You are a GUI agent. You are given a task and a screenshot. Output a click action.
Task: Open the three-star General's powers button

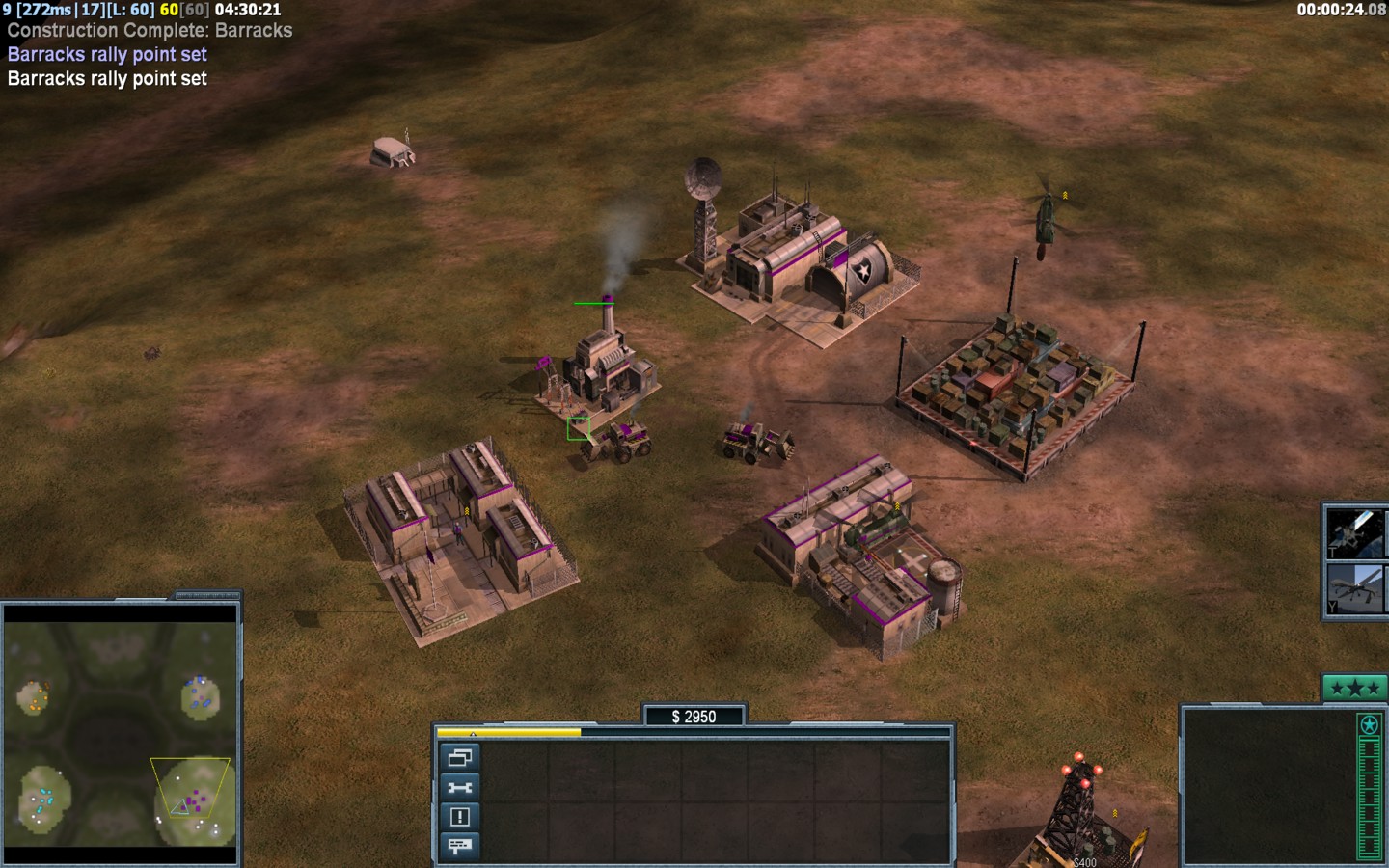1354,688
